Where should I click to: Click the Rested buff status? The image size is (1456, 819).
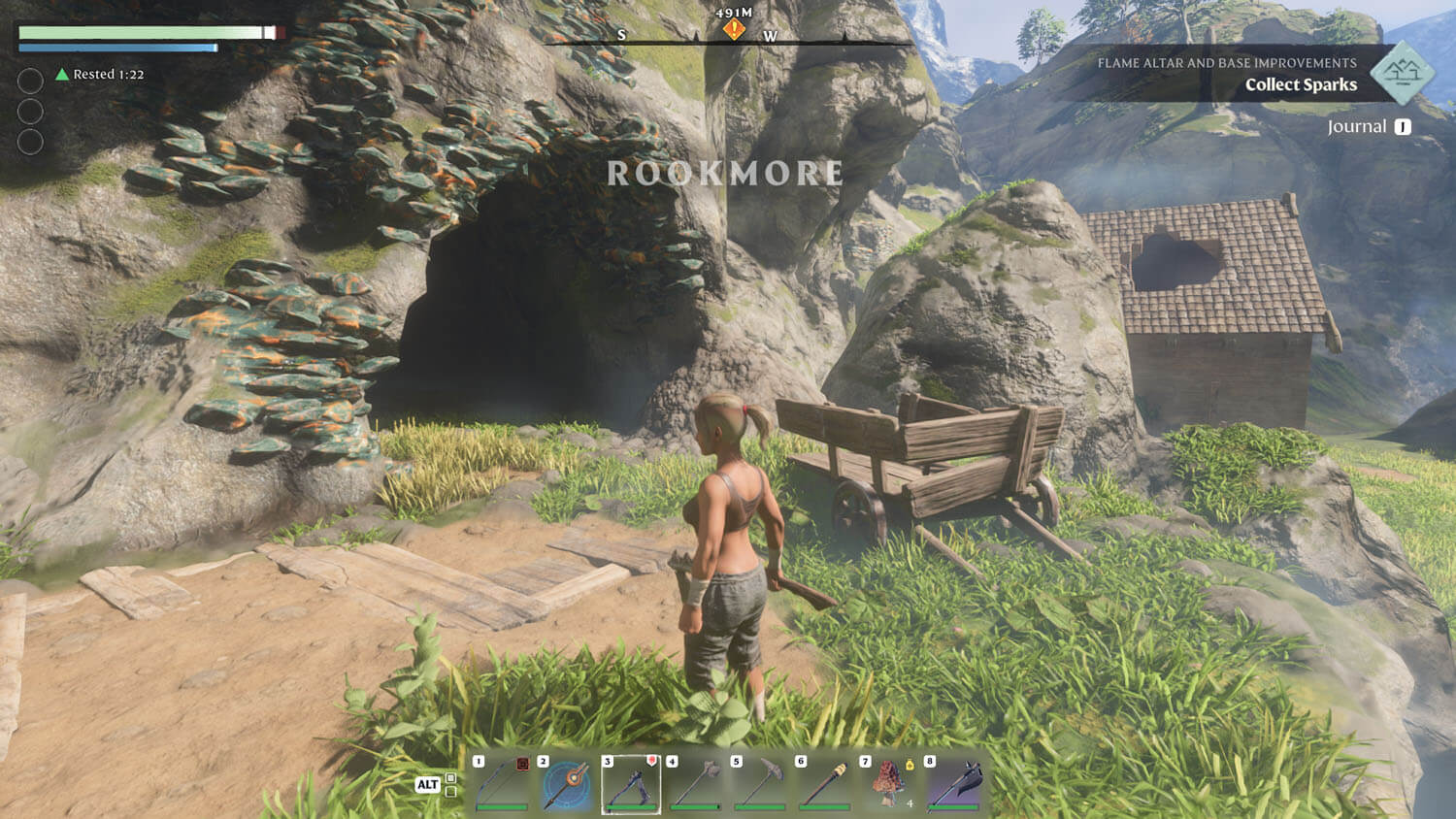click(101, 75)
